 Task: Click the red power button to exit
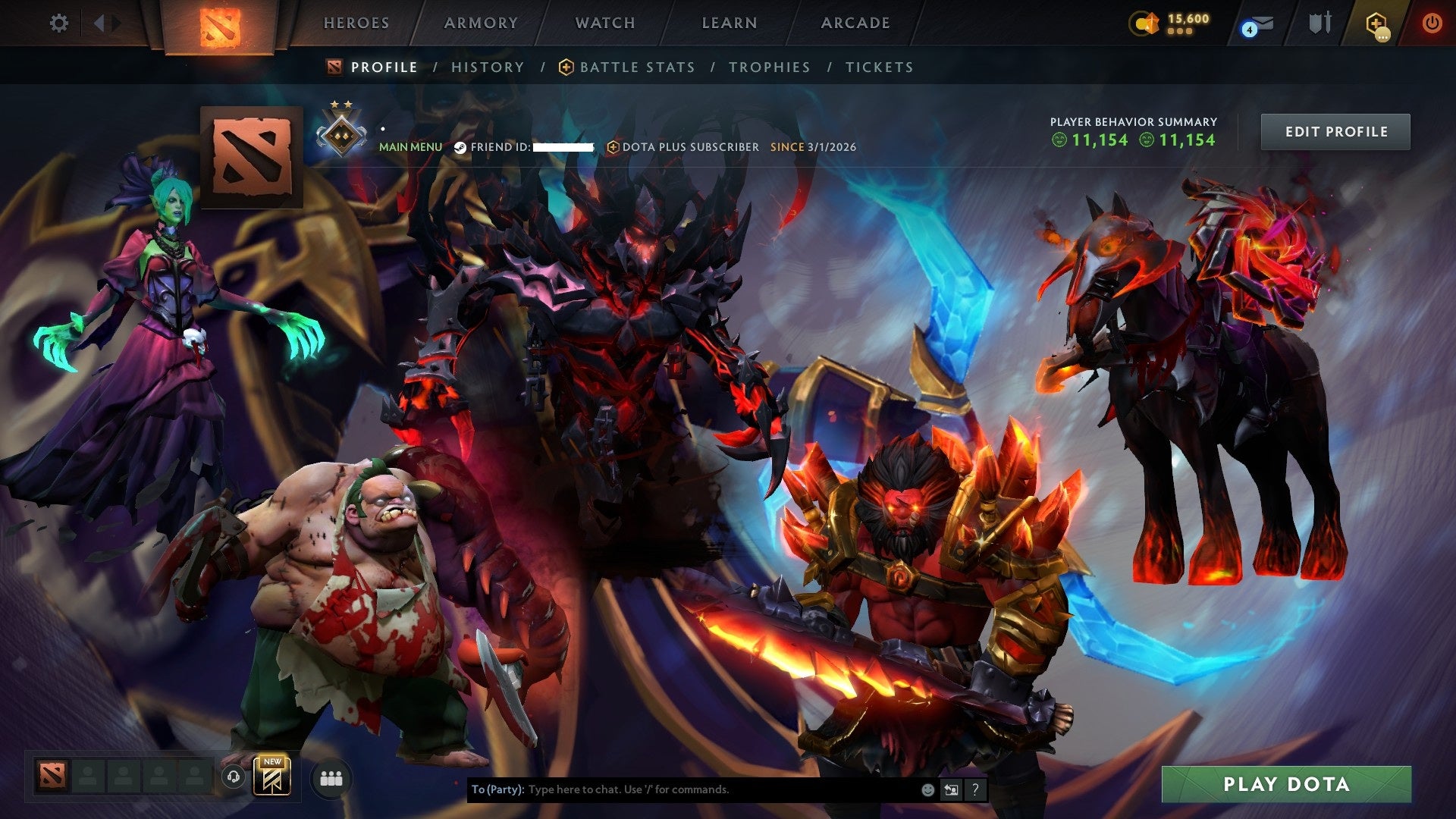1432,24
